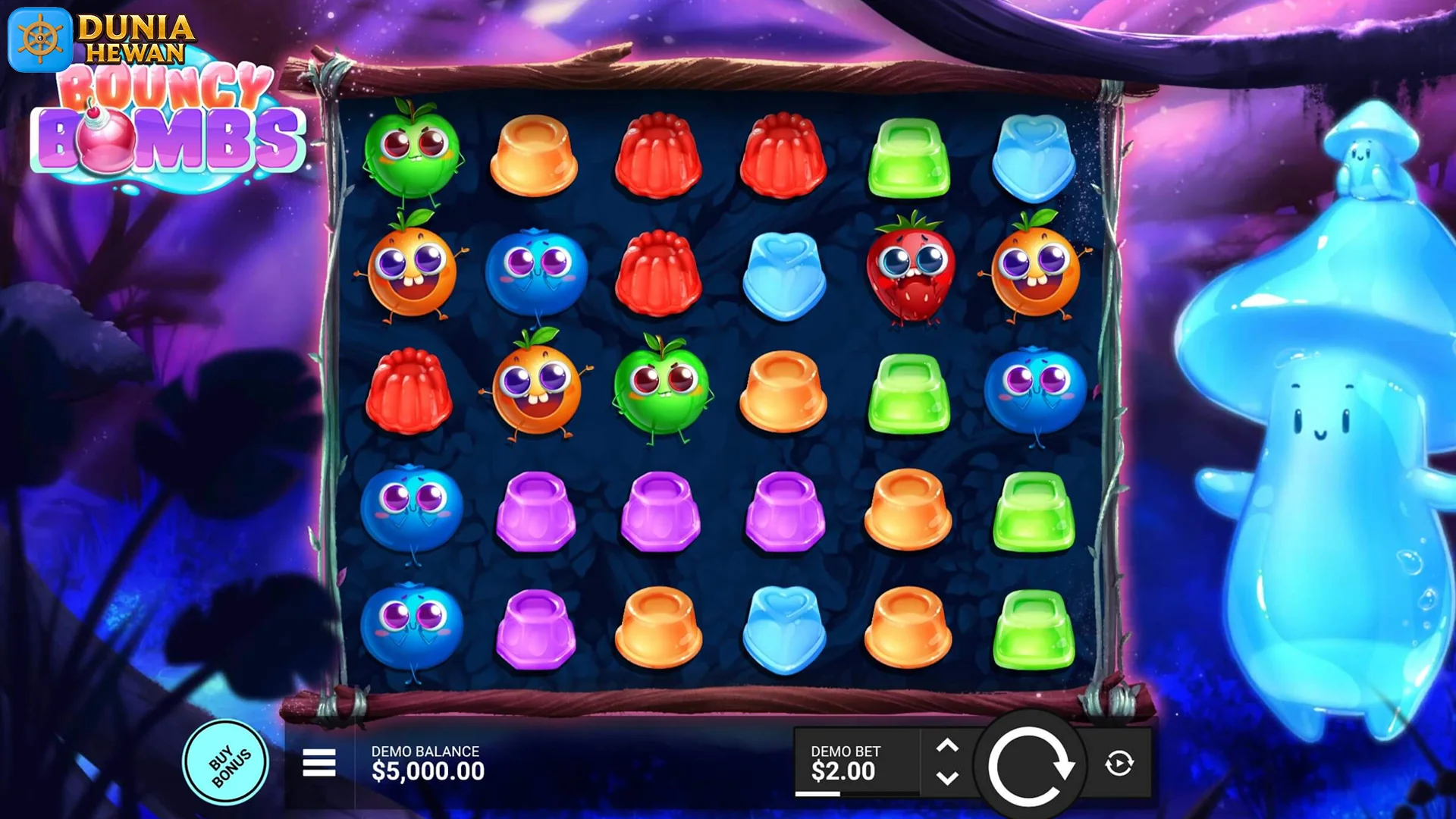Select the orange gummy on the bottom row

click(x=660, y=626)
